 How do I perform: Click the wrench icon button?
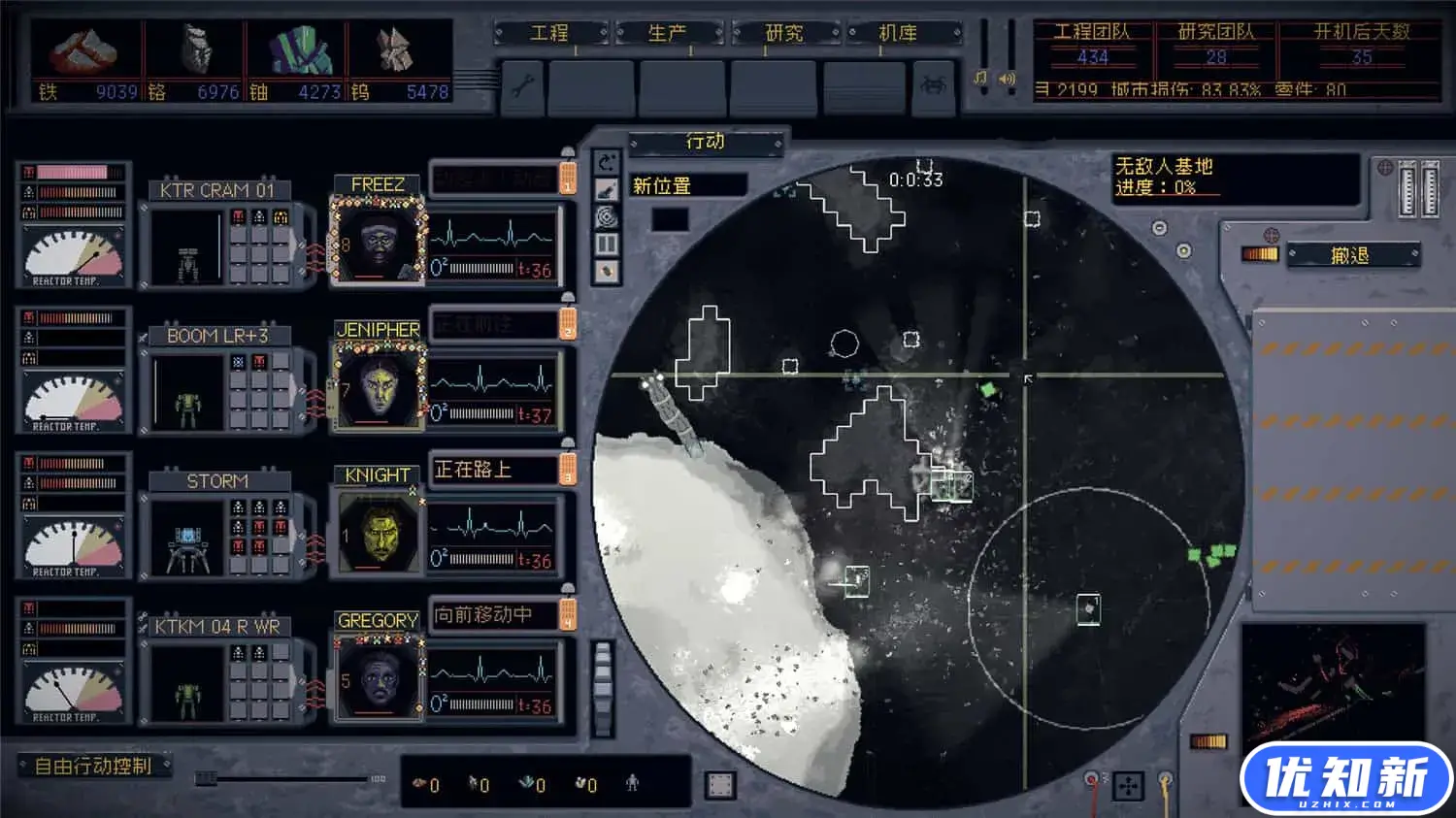click(x=522, y=86)
